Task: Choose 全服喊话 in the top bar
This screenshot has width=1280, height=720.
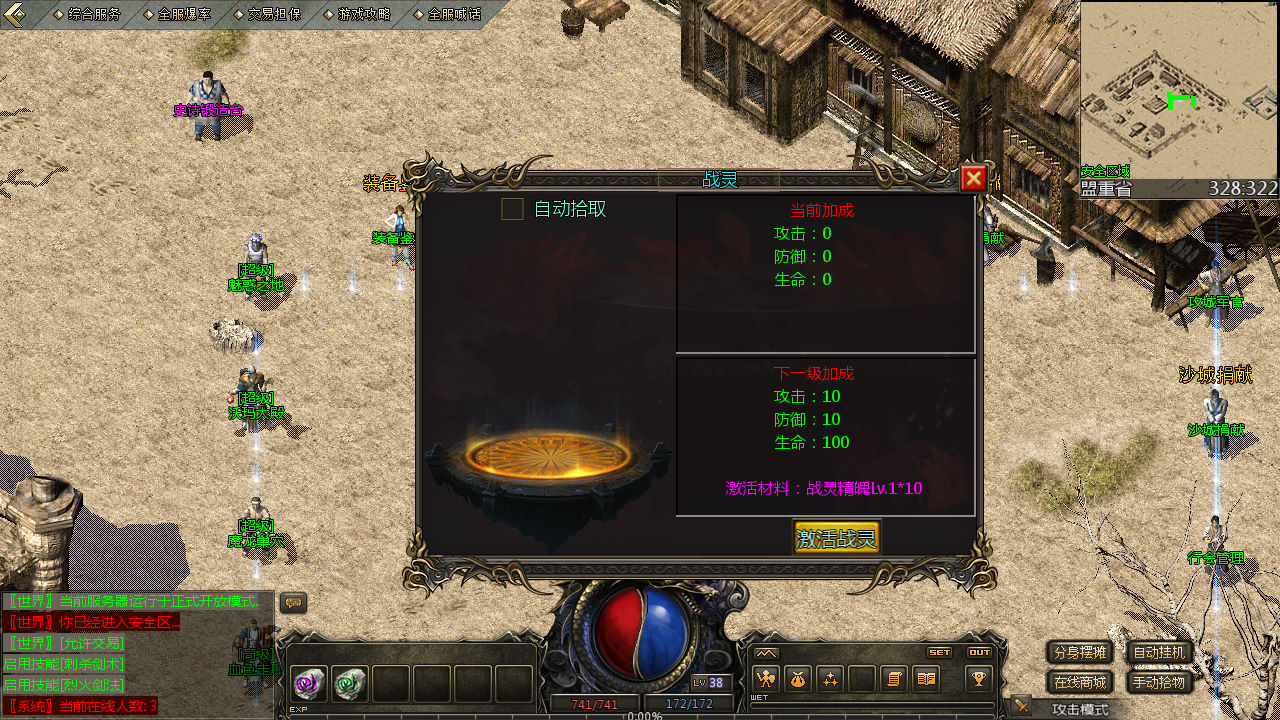Action: (454, 14)
